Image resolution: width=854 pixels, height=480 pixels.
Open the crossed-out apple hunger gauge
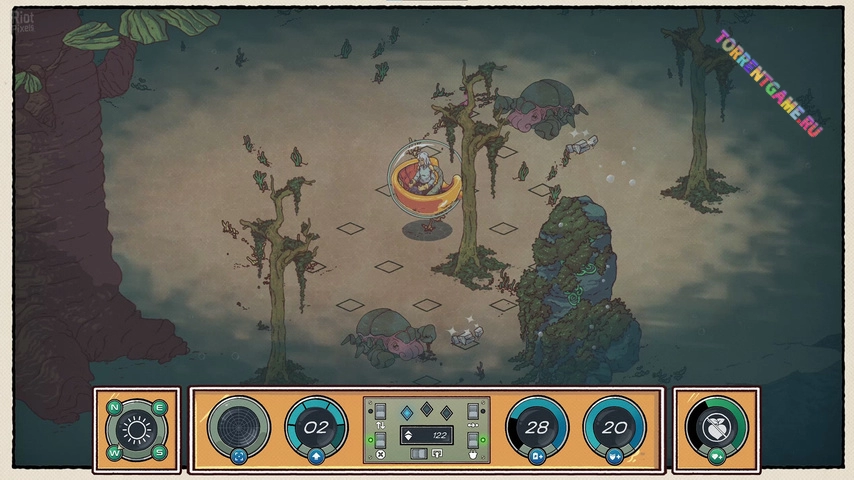[717, 424]
